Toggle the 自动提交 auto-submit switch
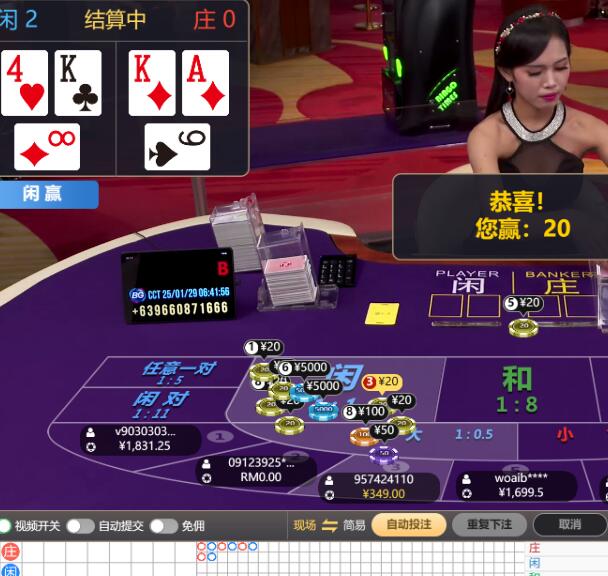 point(80,526)
